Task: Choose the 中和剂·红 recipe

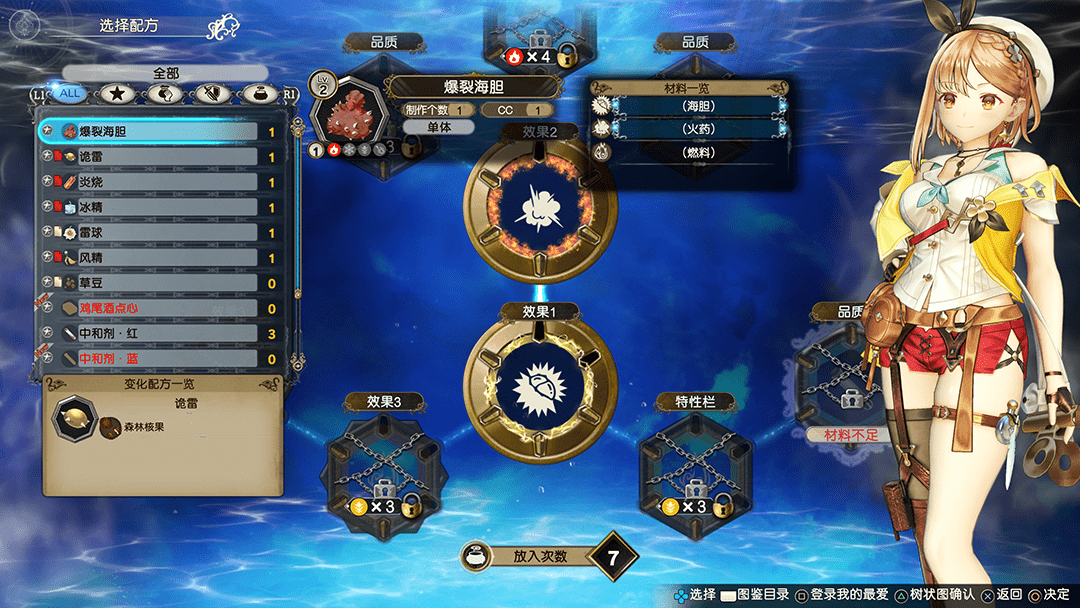Action: 160,334
